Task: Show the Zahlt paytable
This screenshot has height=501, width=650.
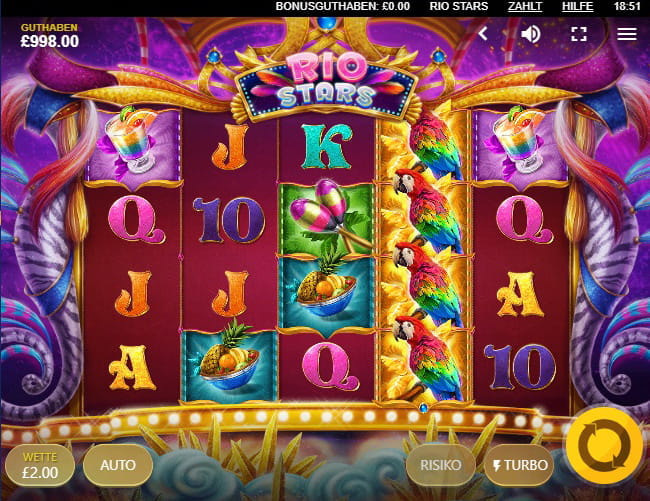Action: coord(525,7)
